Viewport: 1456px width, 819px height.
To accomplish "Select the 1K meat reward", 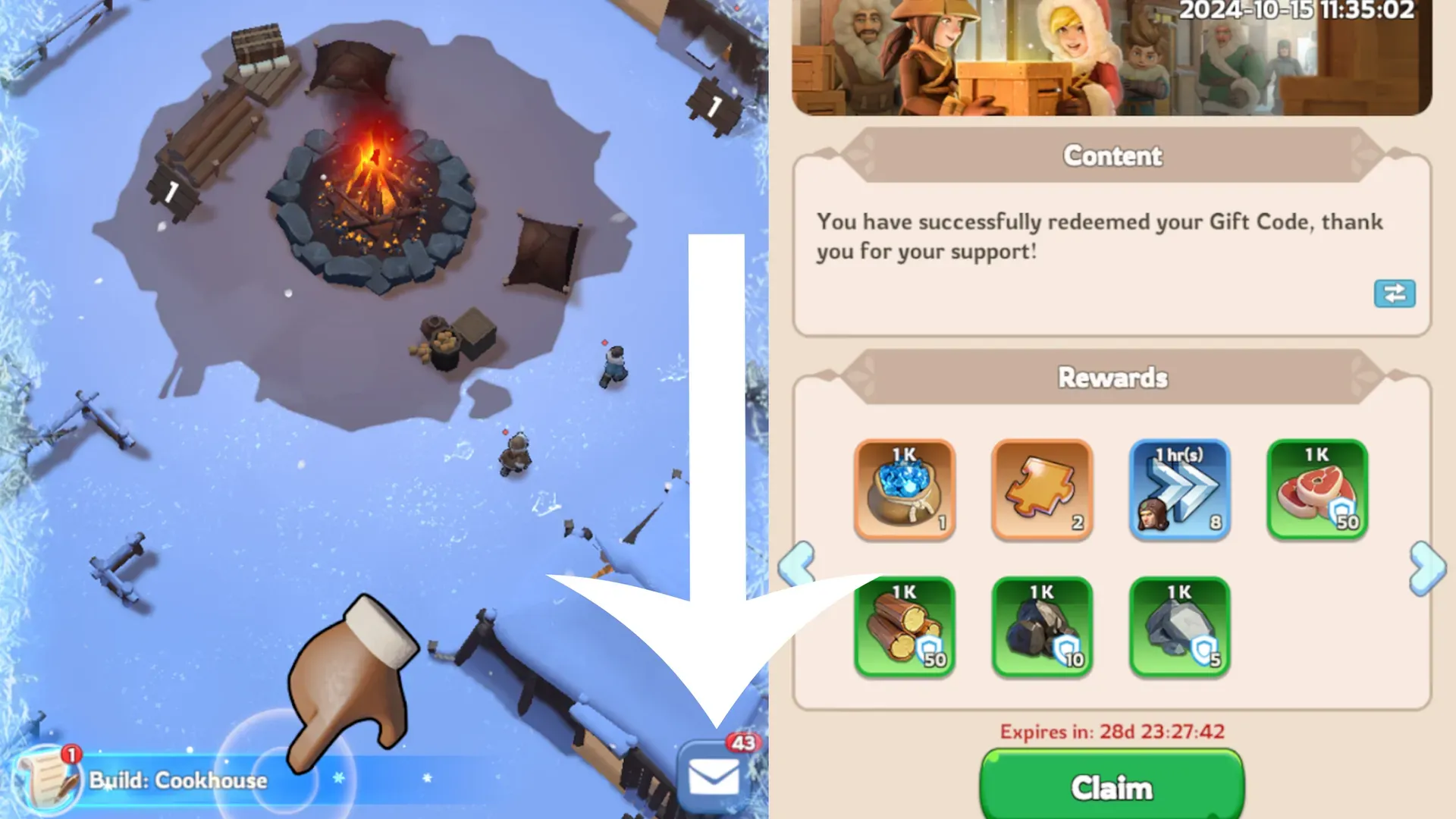I will click(x=1316, y=489).
